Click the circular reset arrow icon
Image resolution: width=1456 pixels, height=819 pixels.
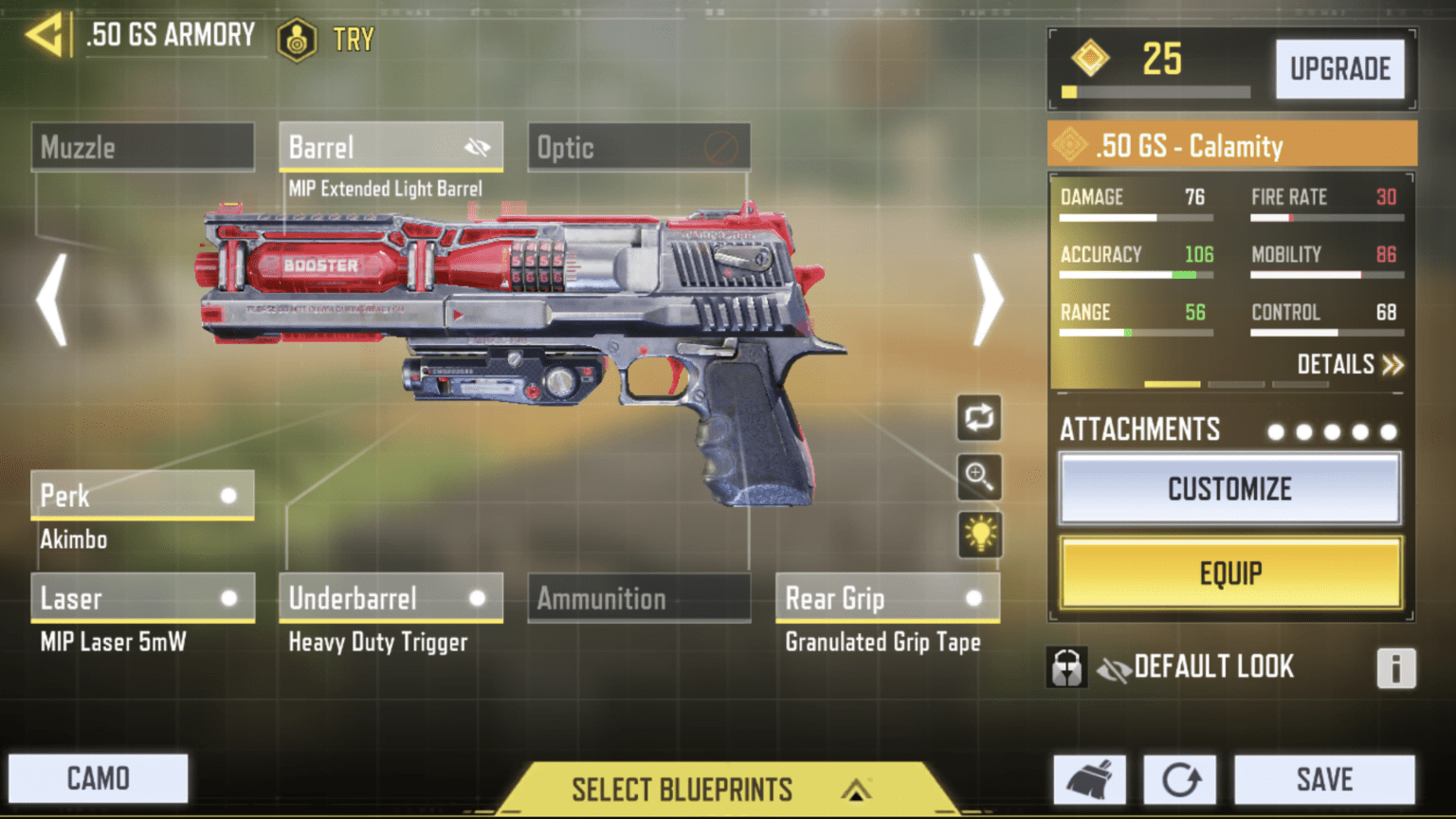click(x=1180, y=778)
